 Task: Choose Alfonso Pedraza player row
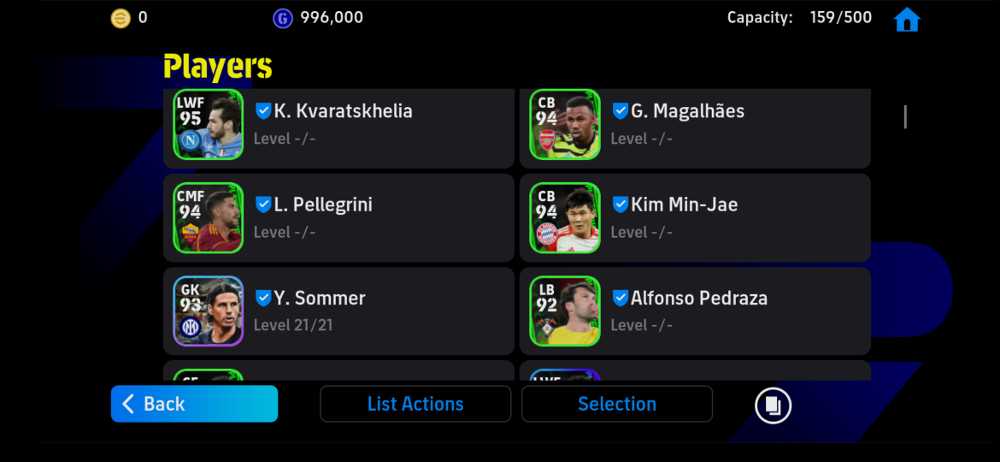tap(695, 311)
